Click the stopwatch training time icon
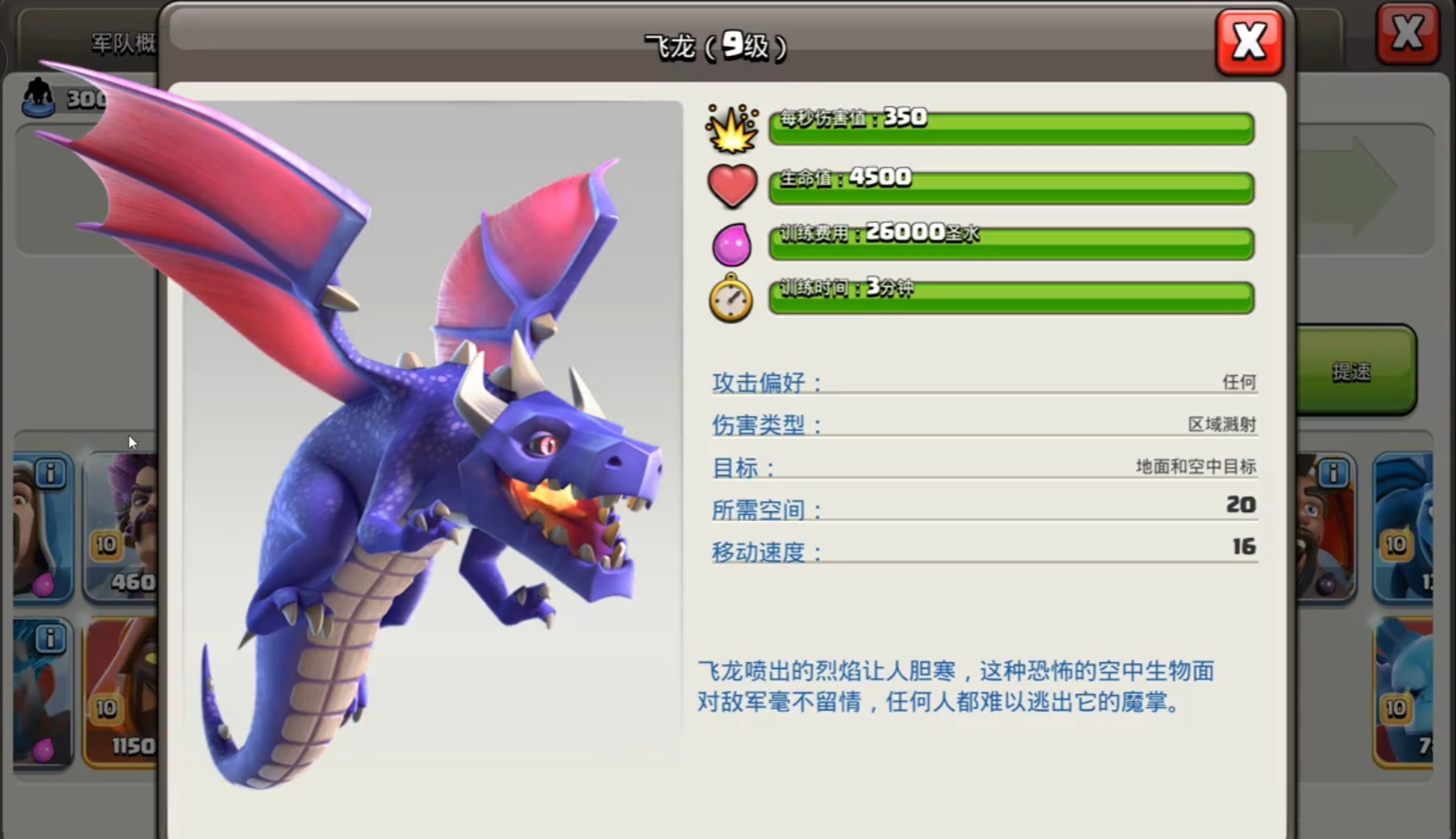Screen dimensions: 1456x839 pyautogui.click(x=731, y=297)
